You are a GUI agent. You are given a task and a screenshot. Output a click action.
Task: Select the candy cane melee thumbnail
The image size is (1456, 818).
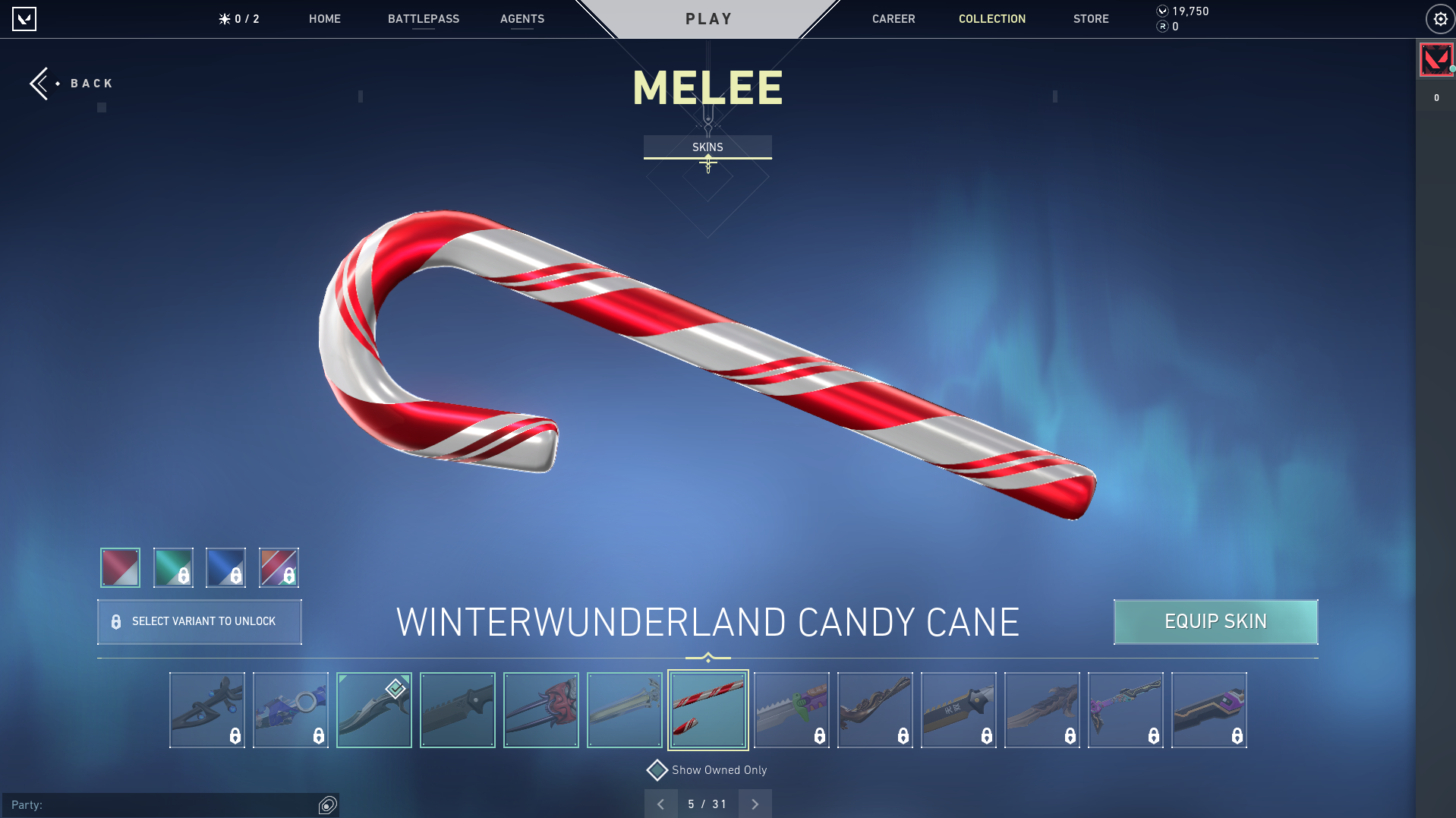pos(708,709)
